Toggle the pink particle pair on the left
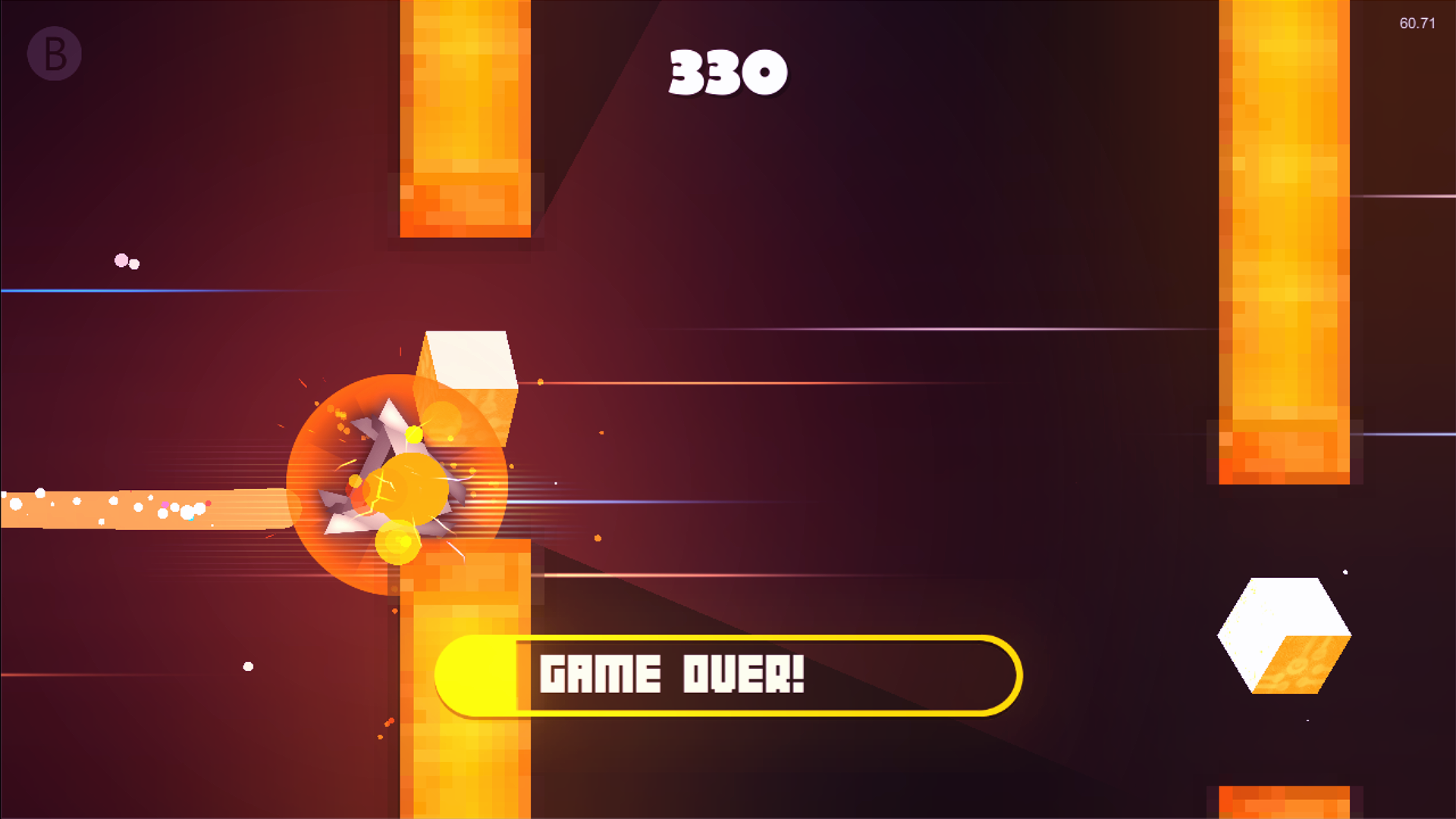Screen dimensions: 1456x819 click(x=124, y=262)
